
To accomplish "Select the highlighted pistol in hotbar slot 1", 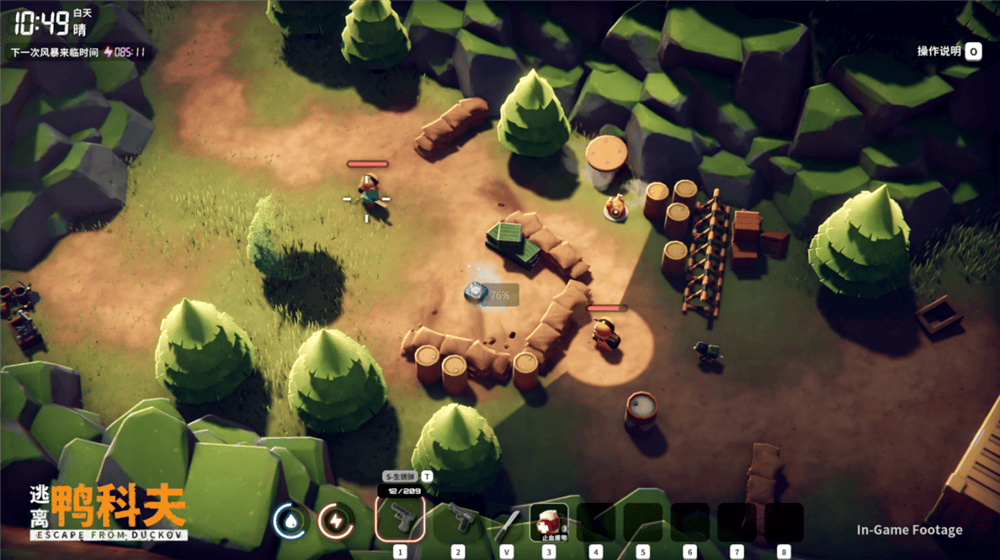I will coord(400,519).
